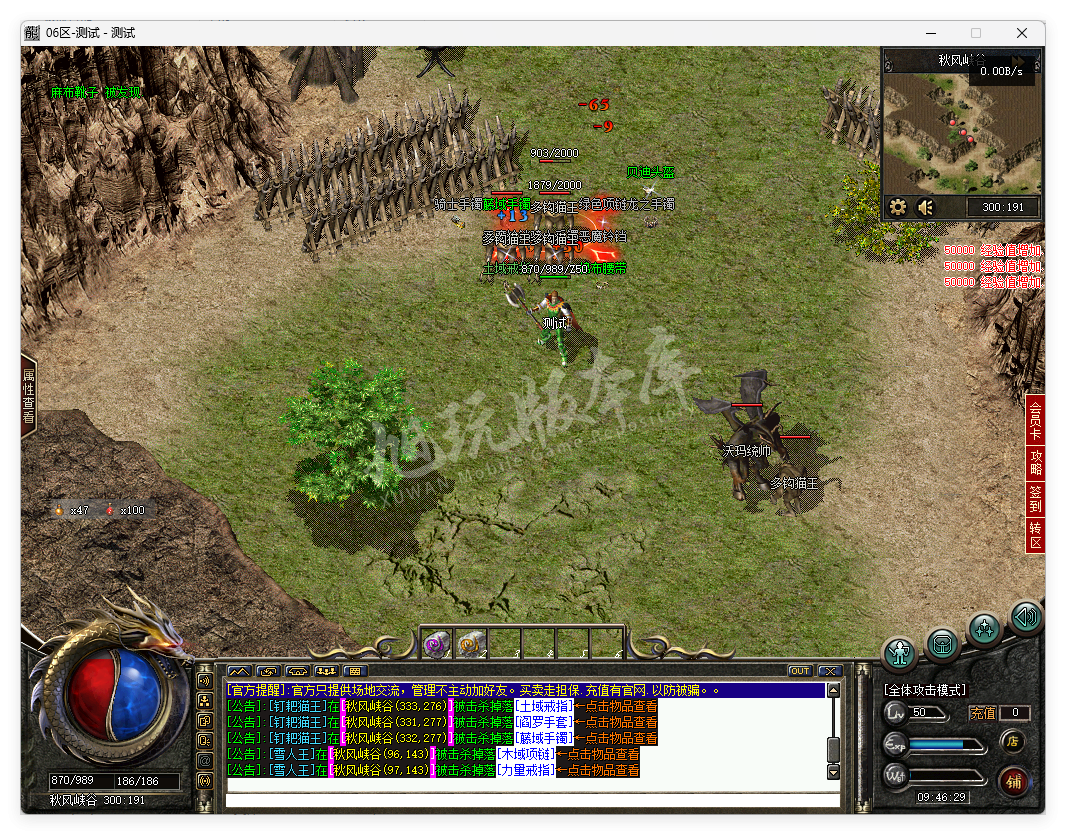Image resolution: width=1066 pixels, height=835 pixels.
Task: Select the 转区 server transfer button
Action: point(1035,535)
